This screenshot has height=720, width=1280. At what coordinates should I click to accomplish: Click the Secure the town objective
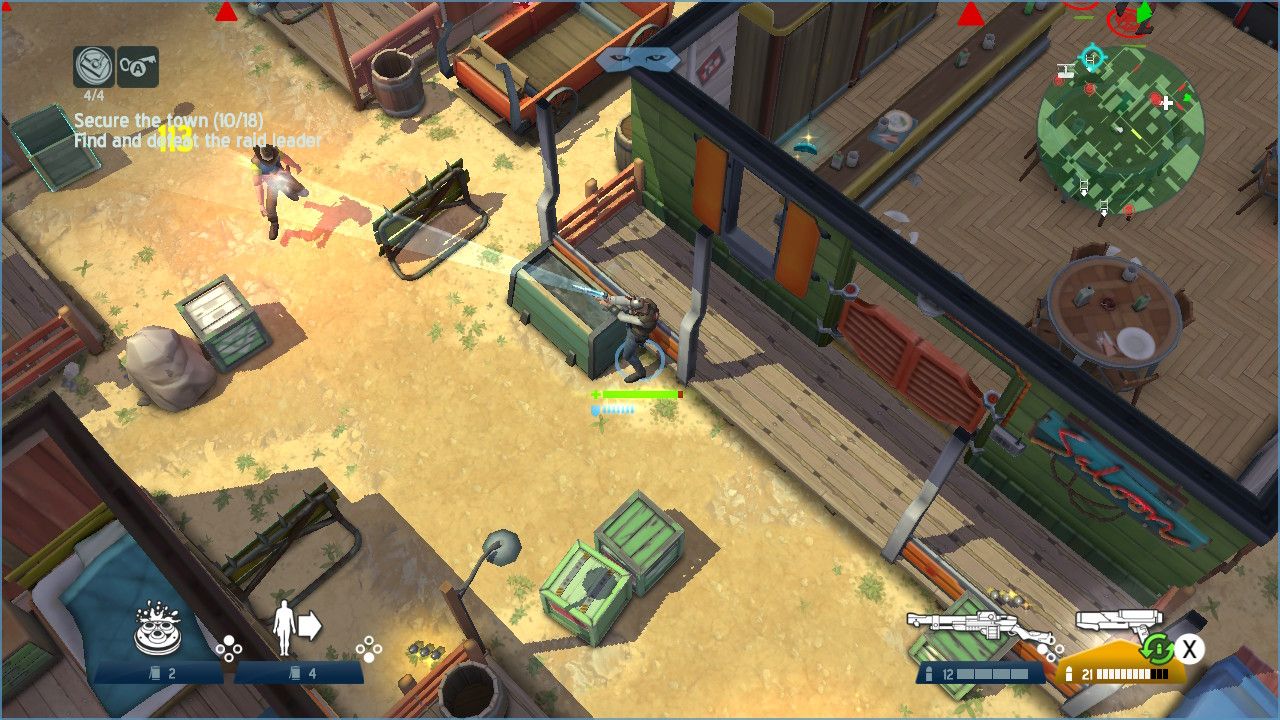168,121
